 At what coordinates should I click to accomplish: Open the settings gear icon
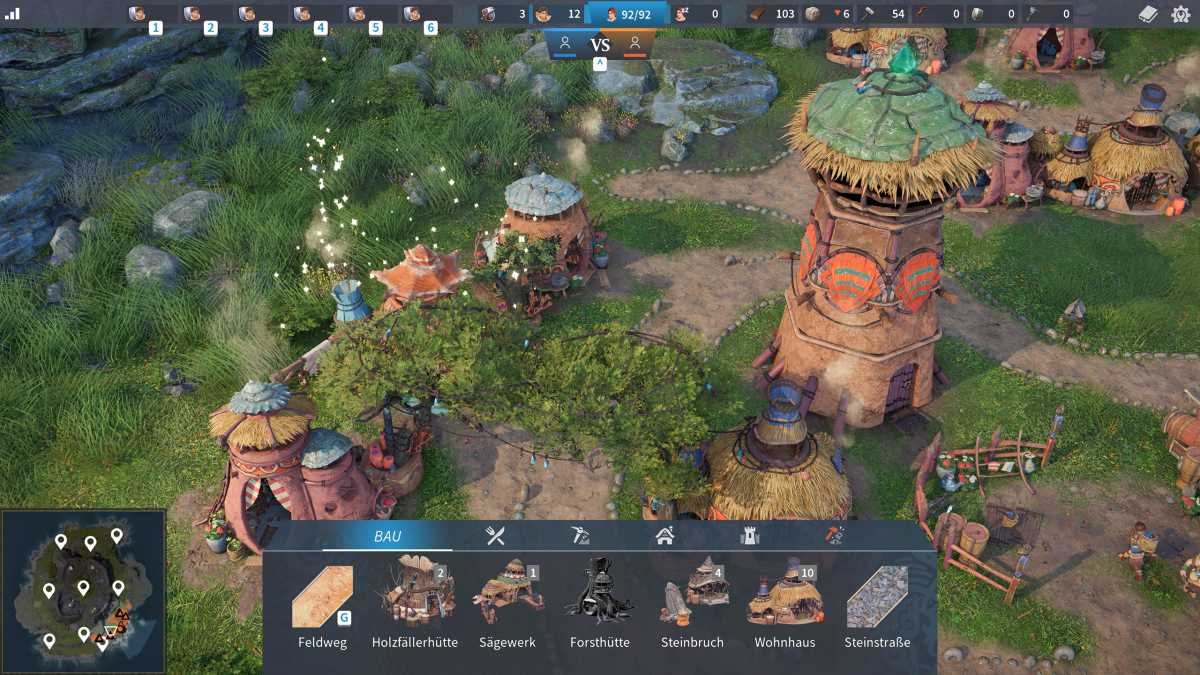[x=1181, y=14]
